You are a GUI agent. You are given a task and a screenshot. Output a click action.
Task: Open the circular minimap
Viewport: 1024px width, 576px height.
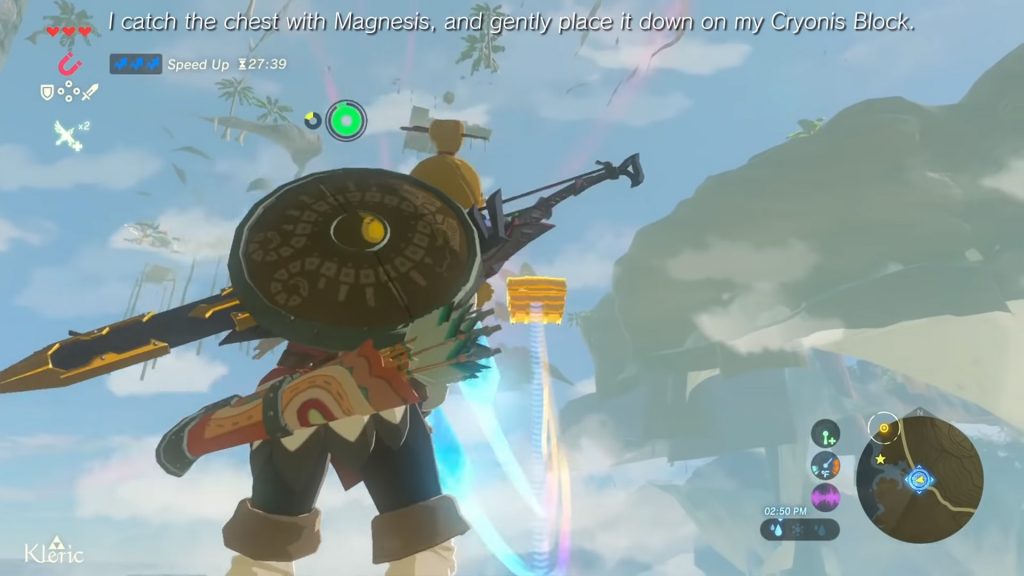(919, 479)
